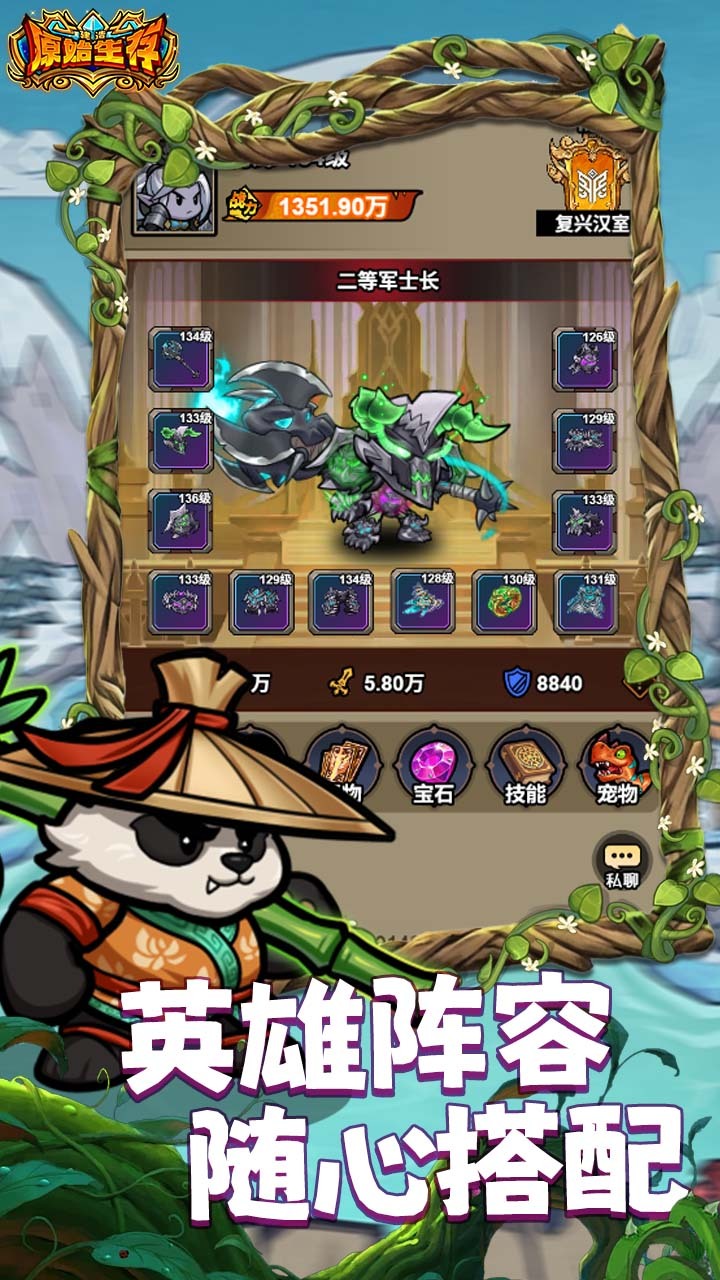This screenshot has height=1280, width=720.
Task: Choose the level 130 green orb slot
Action: click(x=504, y=602)
